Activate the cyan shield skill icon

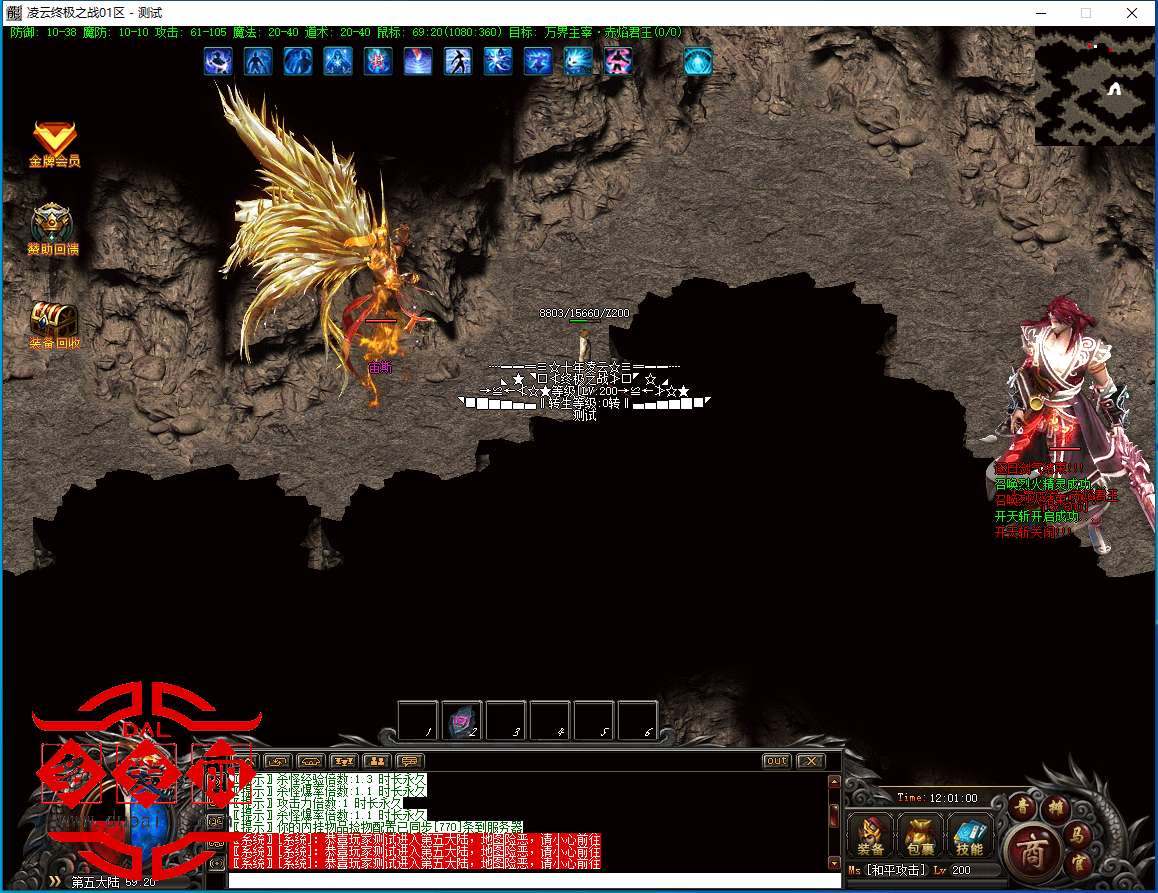[698, 61]
